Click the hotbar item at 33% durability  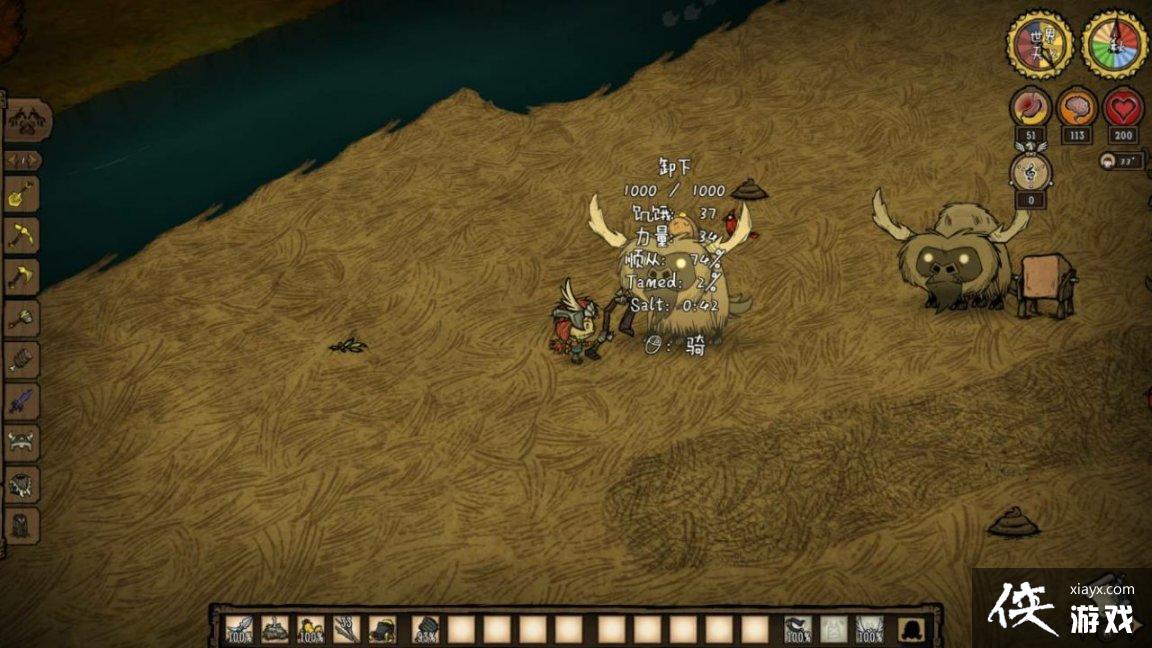425,629
